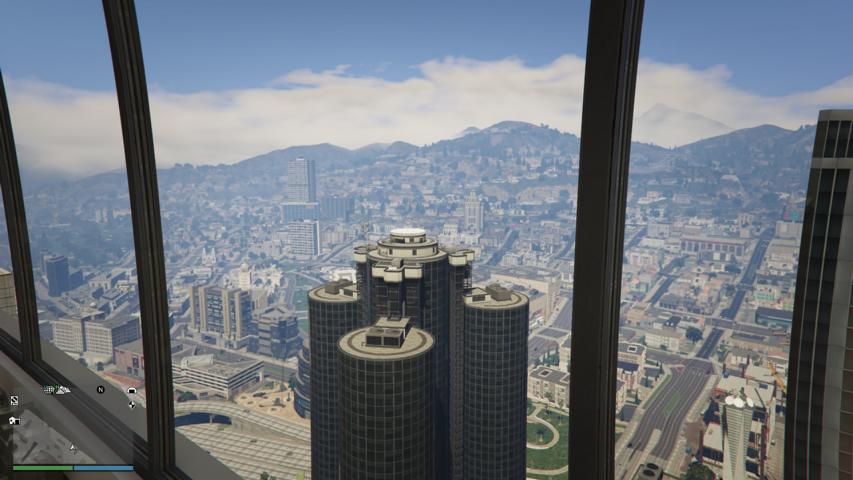853x480 pixels.
Task: Click the striped-circle blip on the minimap
Action: click(14, 400)
